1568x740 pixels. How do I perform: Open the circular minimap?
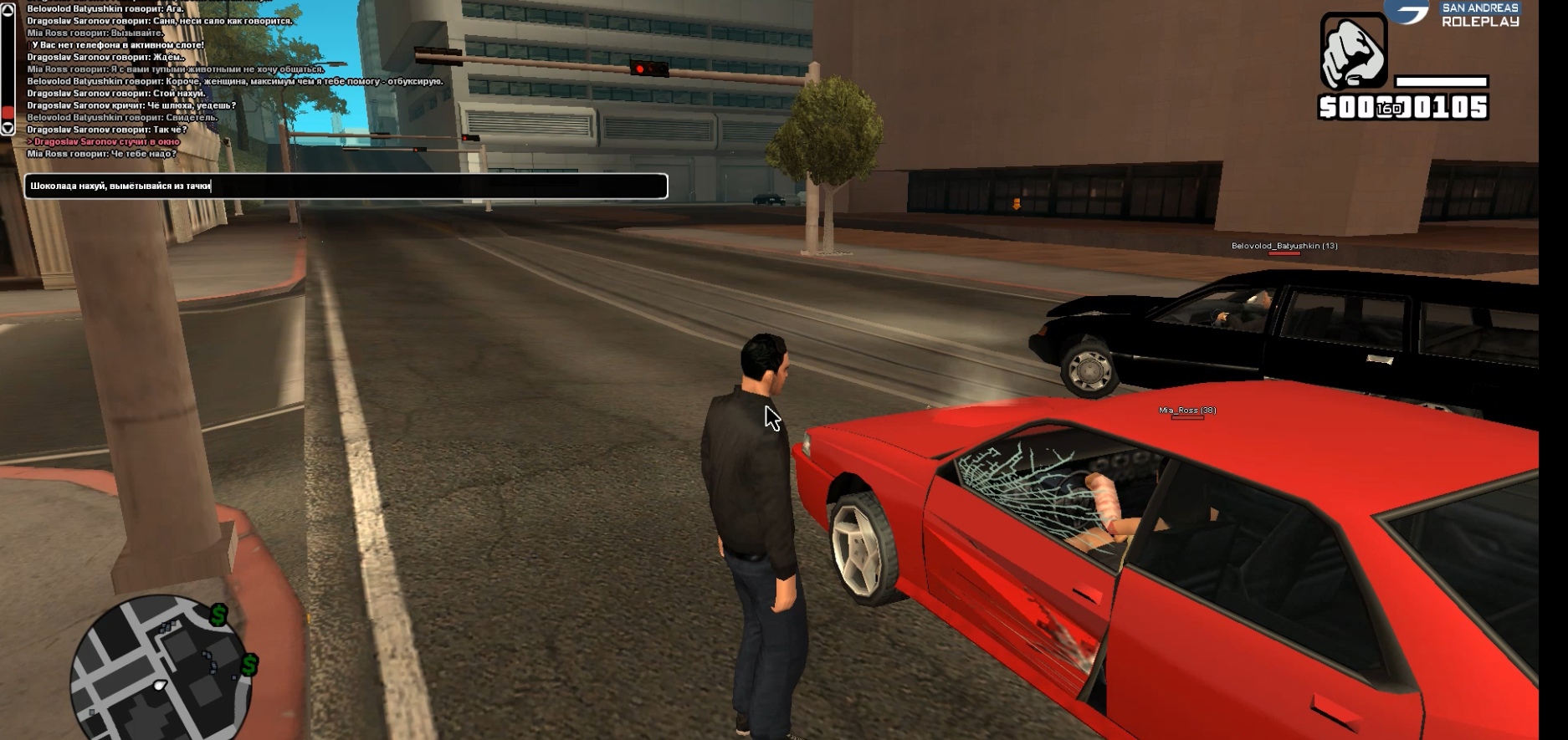[x=159, y=669]
